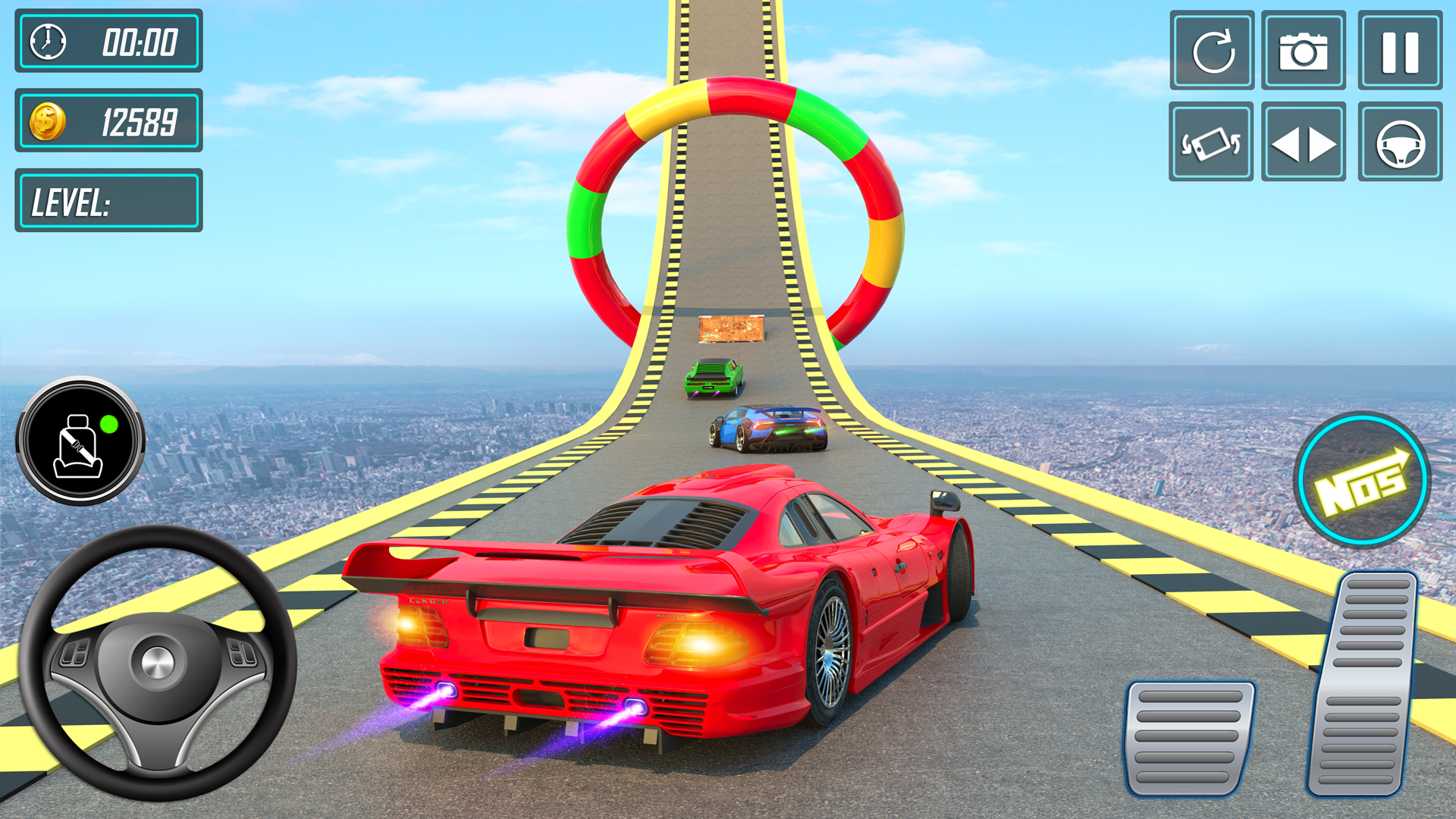1456x819 pixels.
Task: Tap the 00:00 timer display
Action: [x=140, y=43]
